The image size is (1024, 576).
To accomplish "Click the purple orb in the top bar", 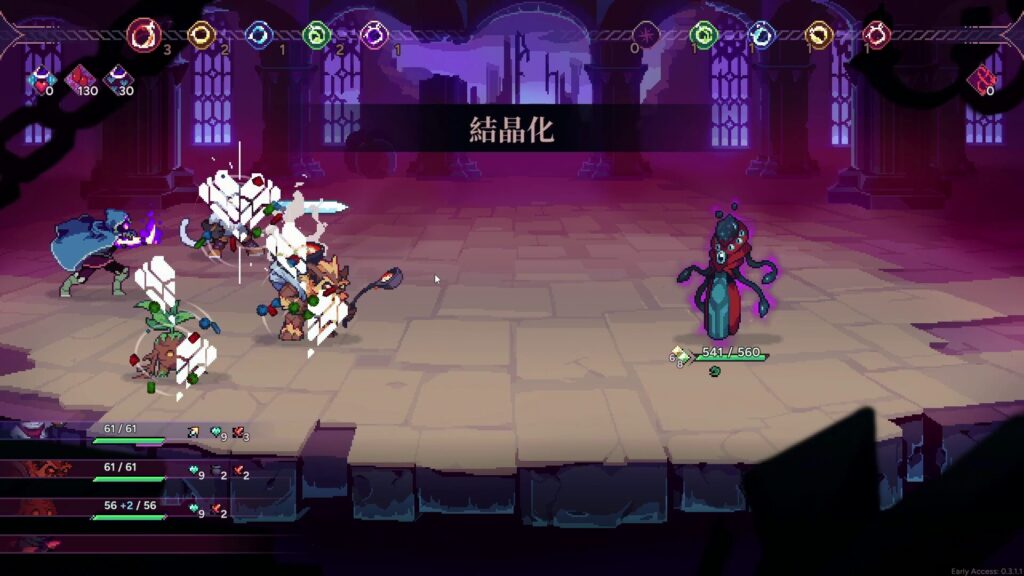I will [374, 36].
